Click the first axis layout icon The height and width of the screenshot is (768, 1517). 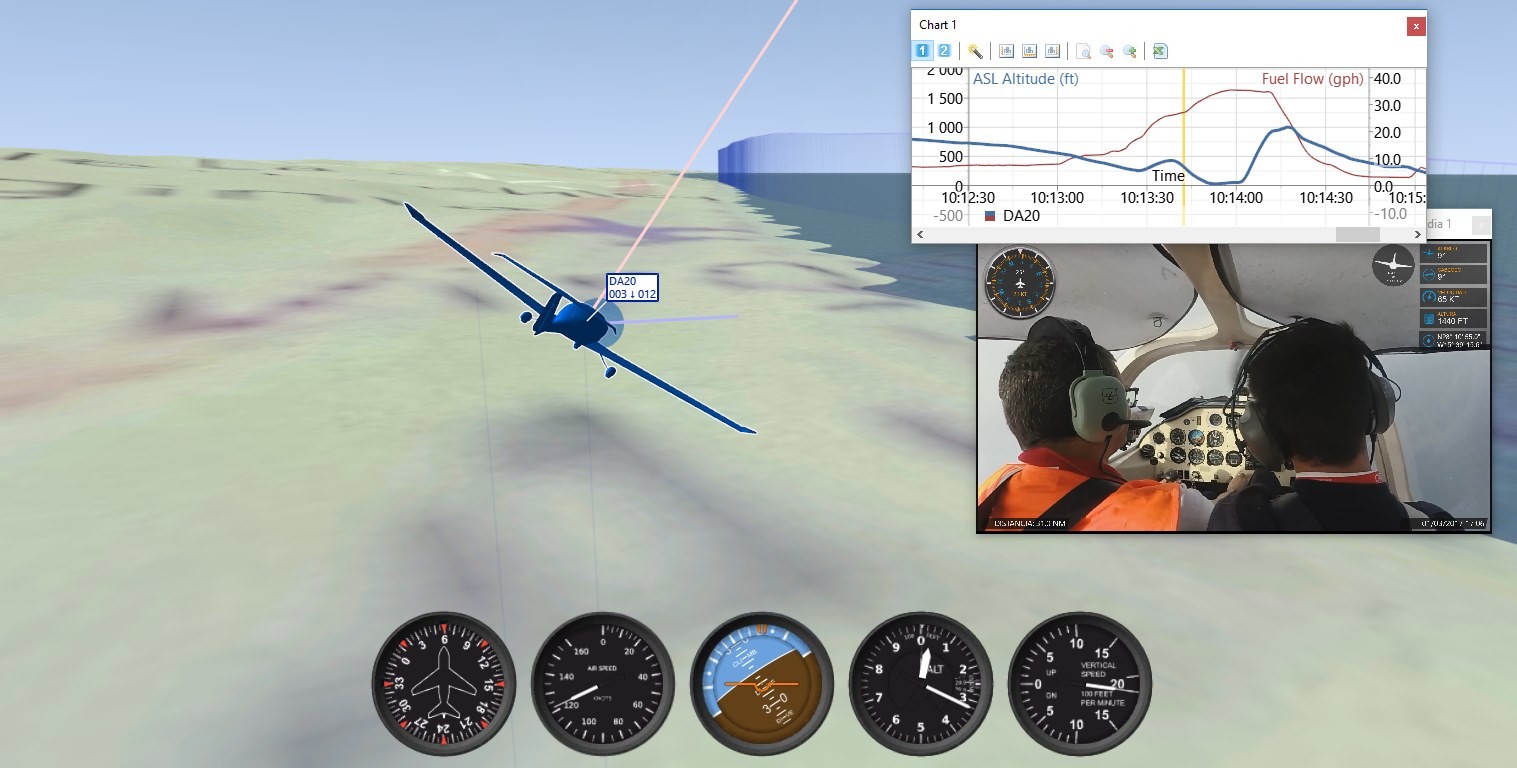(1004, 50)
